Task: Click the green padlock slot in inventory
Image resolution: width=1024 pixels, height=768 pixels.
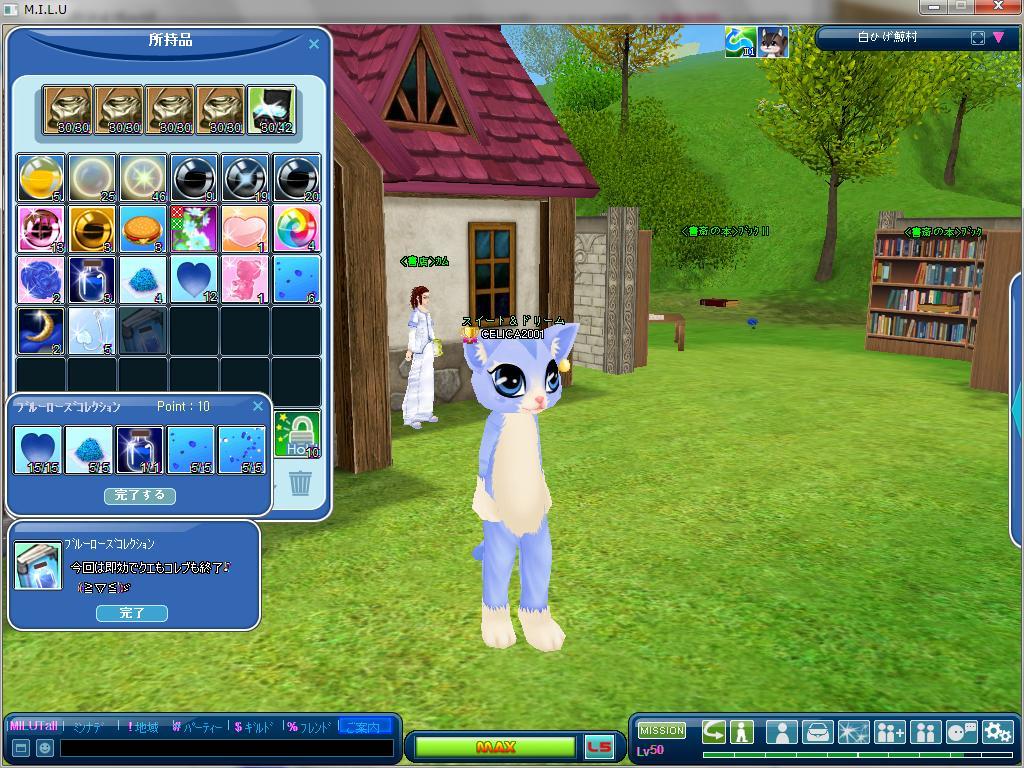Action: coord(297,435)
